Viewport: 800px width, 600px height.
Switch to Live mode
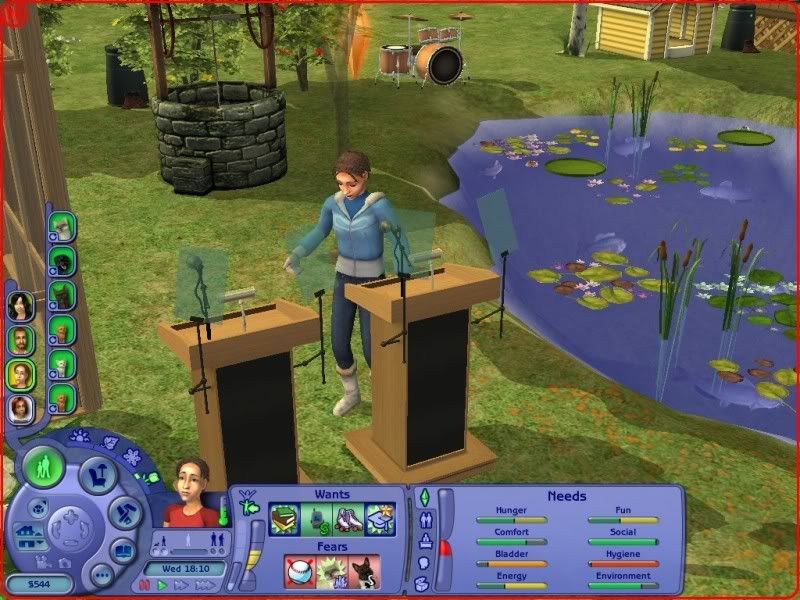coord(44,467)
